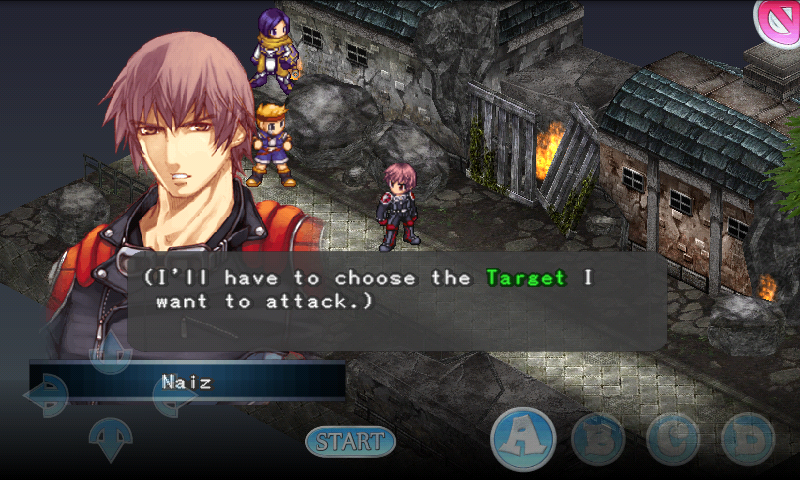Viewport: 800px width, 480px height.
Task: Tap the round A action button
Action: pos(523,438)
